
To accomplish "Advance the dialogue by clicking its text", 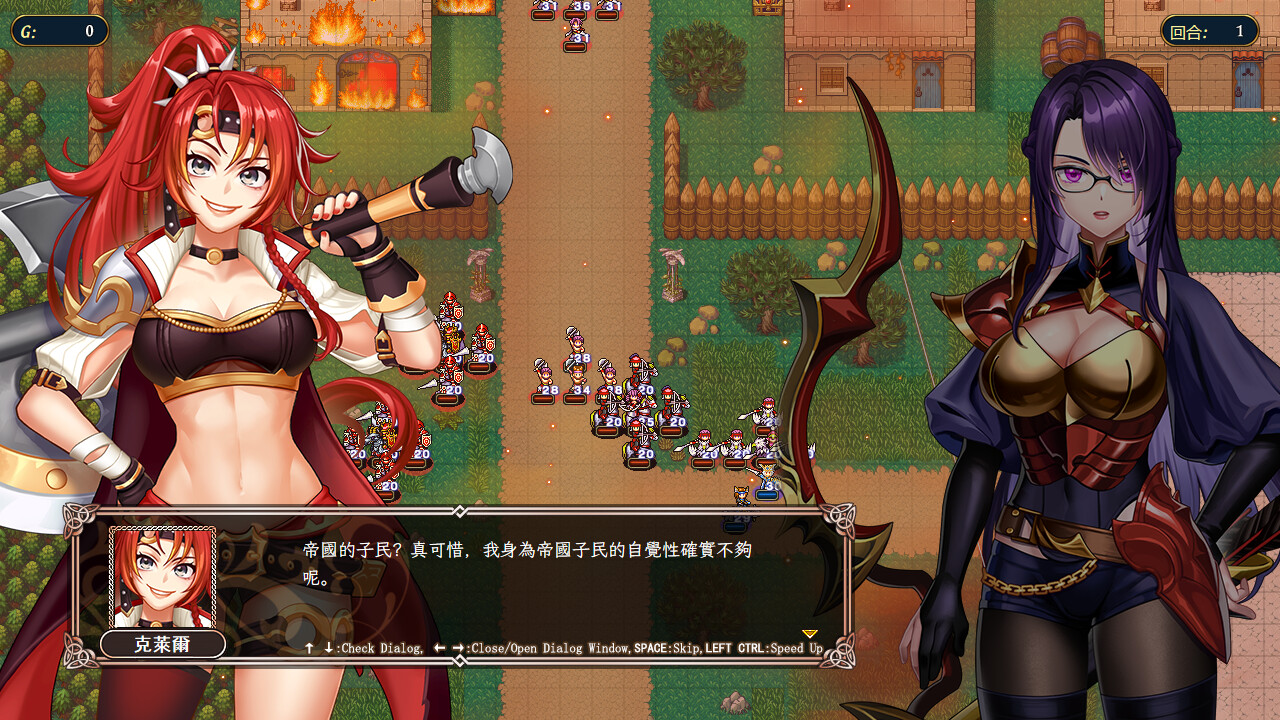I will [527, 563].
